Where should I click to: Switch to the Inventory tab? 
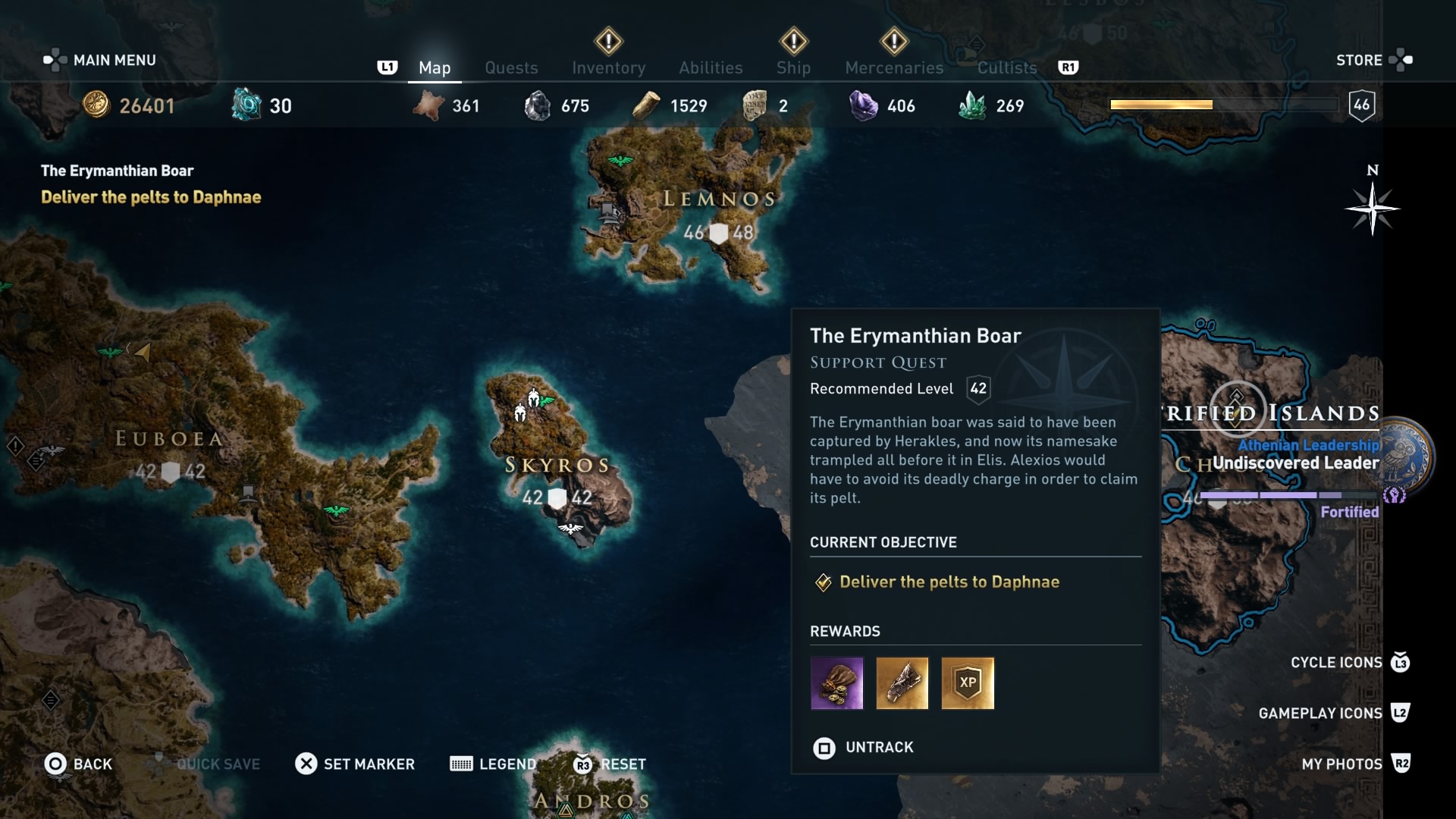point(609,67)
